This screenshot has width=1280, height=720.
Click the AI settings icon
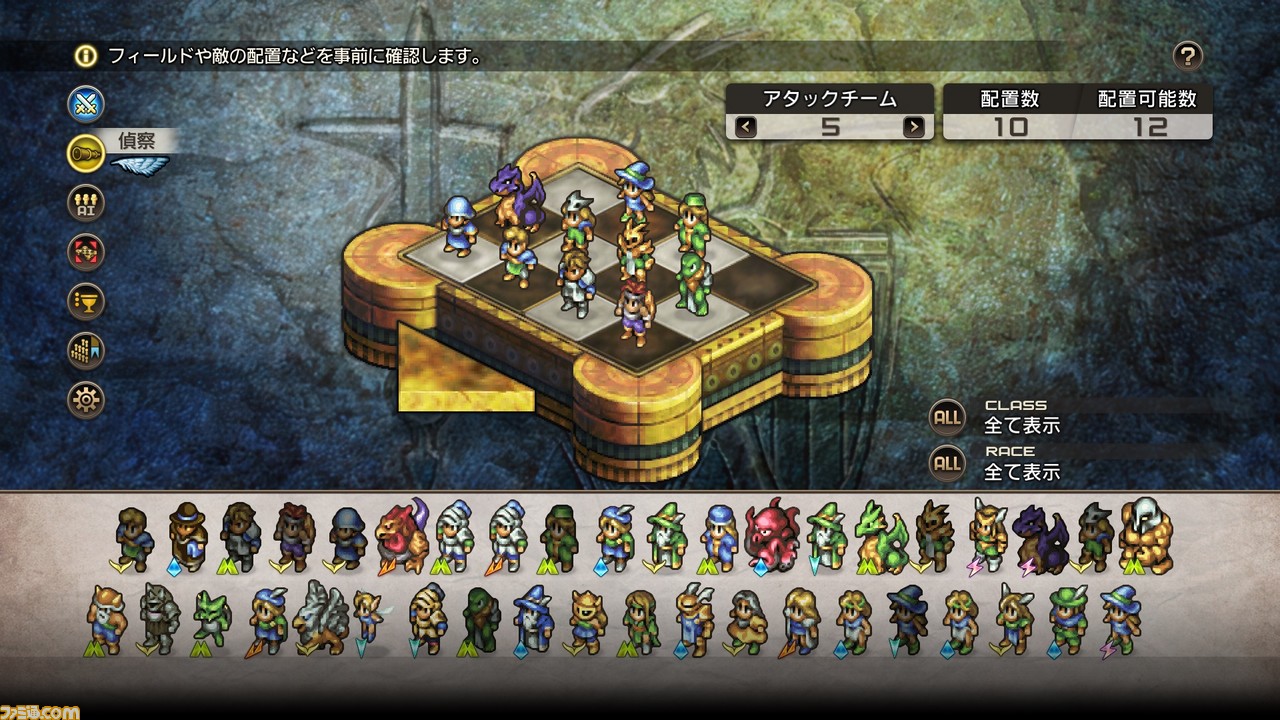pyautogui.click(x=85, y=202)
